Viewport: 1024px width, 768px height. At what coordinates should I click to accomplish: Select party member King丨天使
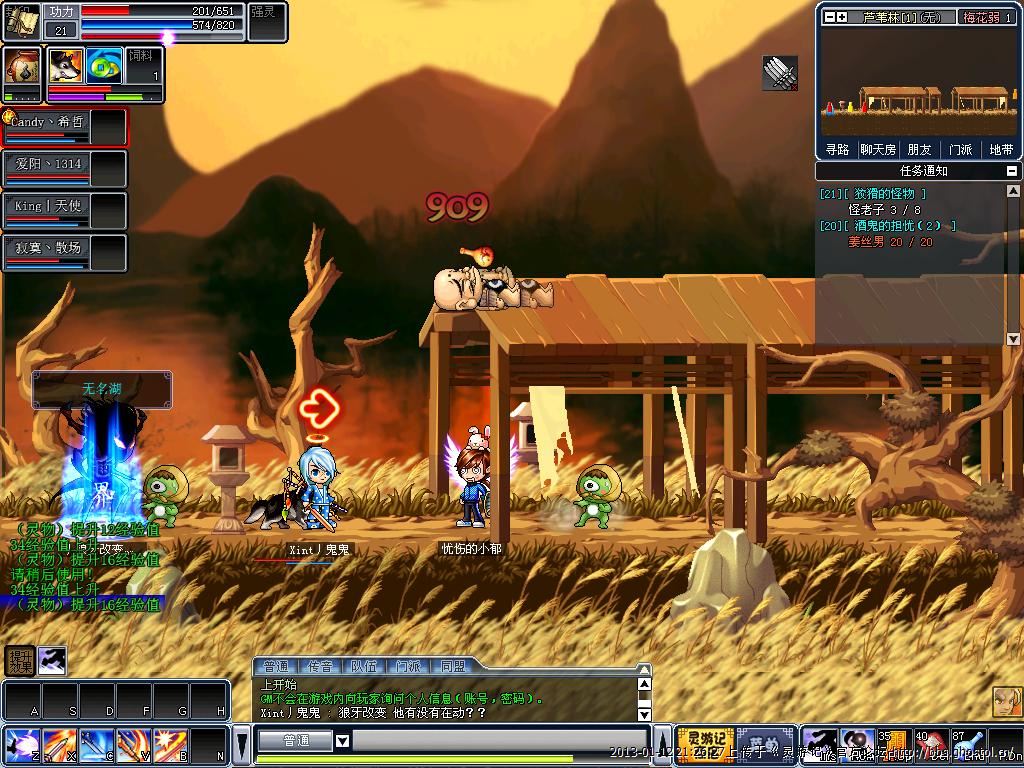(48, 206)
